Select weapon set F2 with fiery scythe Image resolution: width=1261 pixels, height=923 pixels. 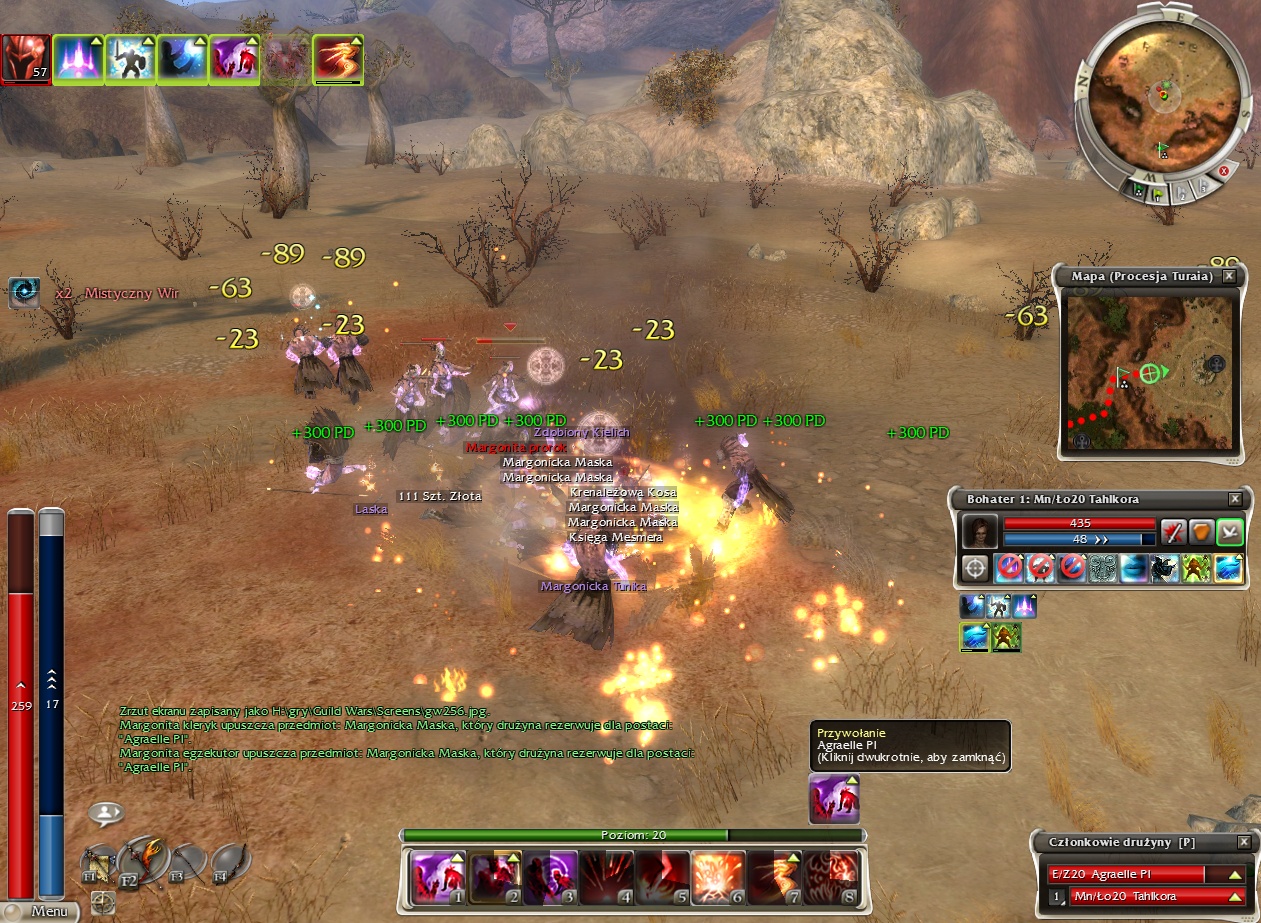click(142, 858)
